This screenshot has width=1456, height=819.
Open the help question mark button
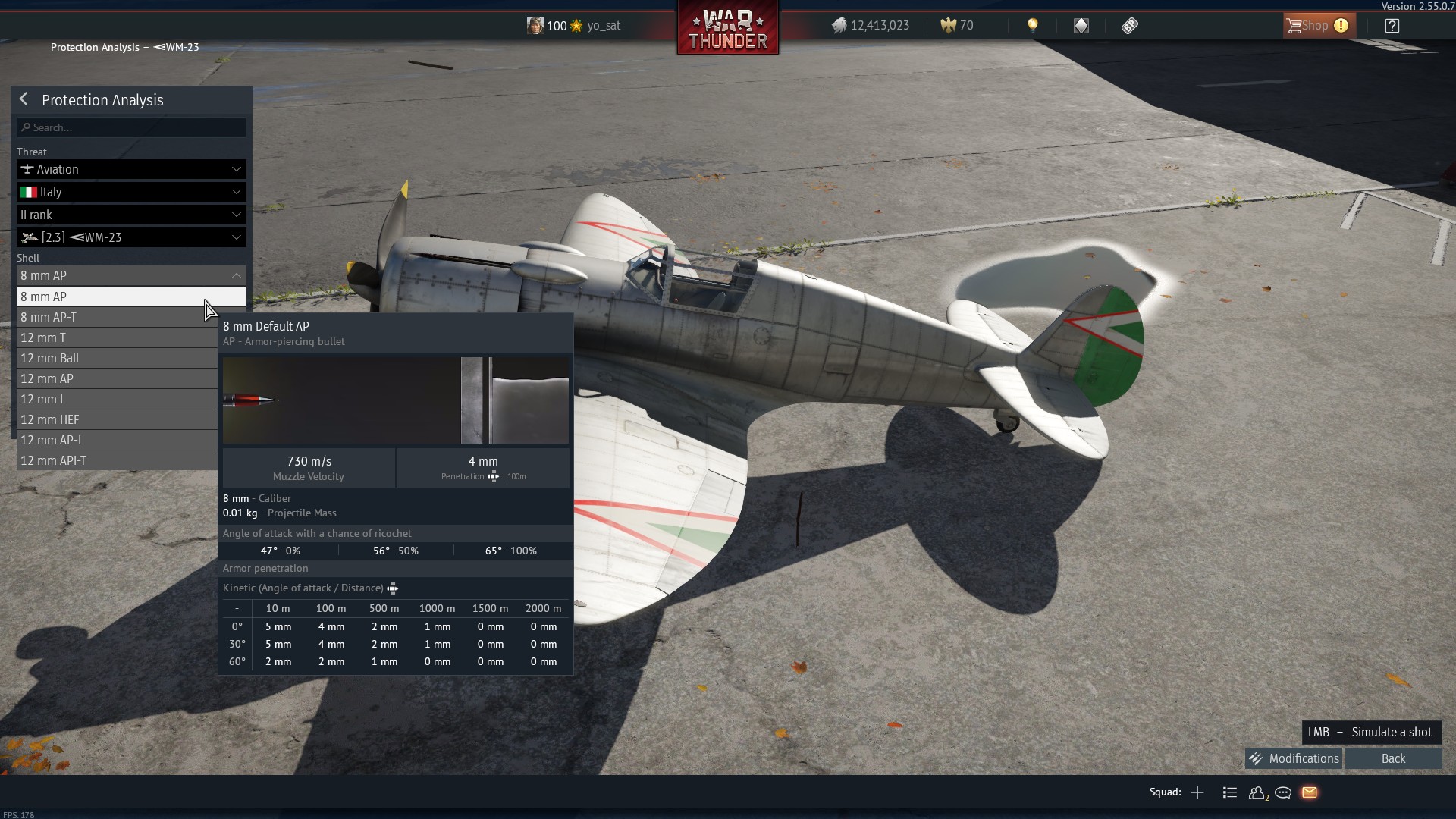click(1392, 26)
